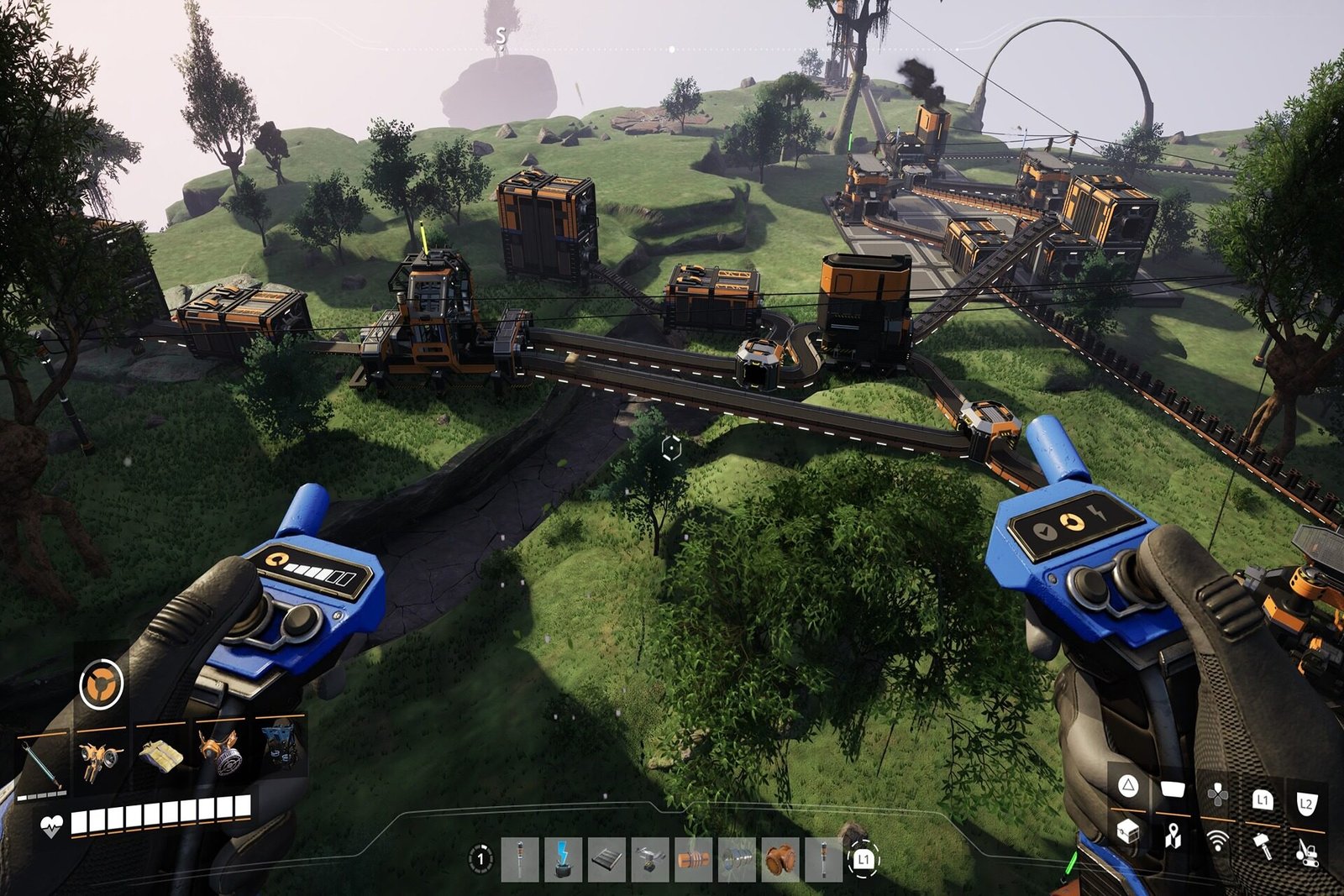The image size is (1344, 896).
Task: Equip the jetpack slot
Action: 101,758
